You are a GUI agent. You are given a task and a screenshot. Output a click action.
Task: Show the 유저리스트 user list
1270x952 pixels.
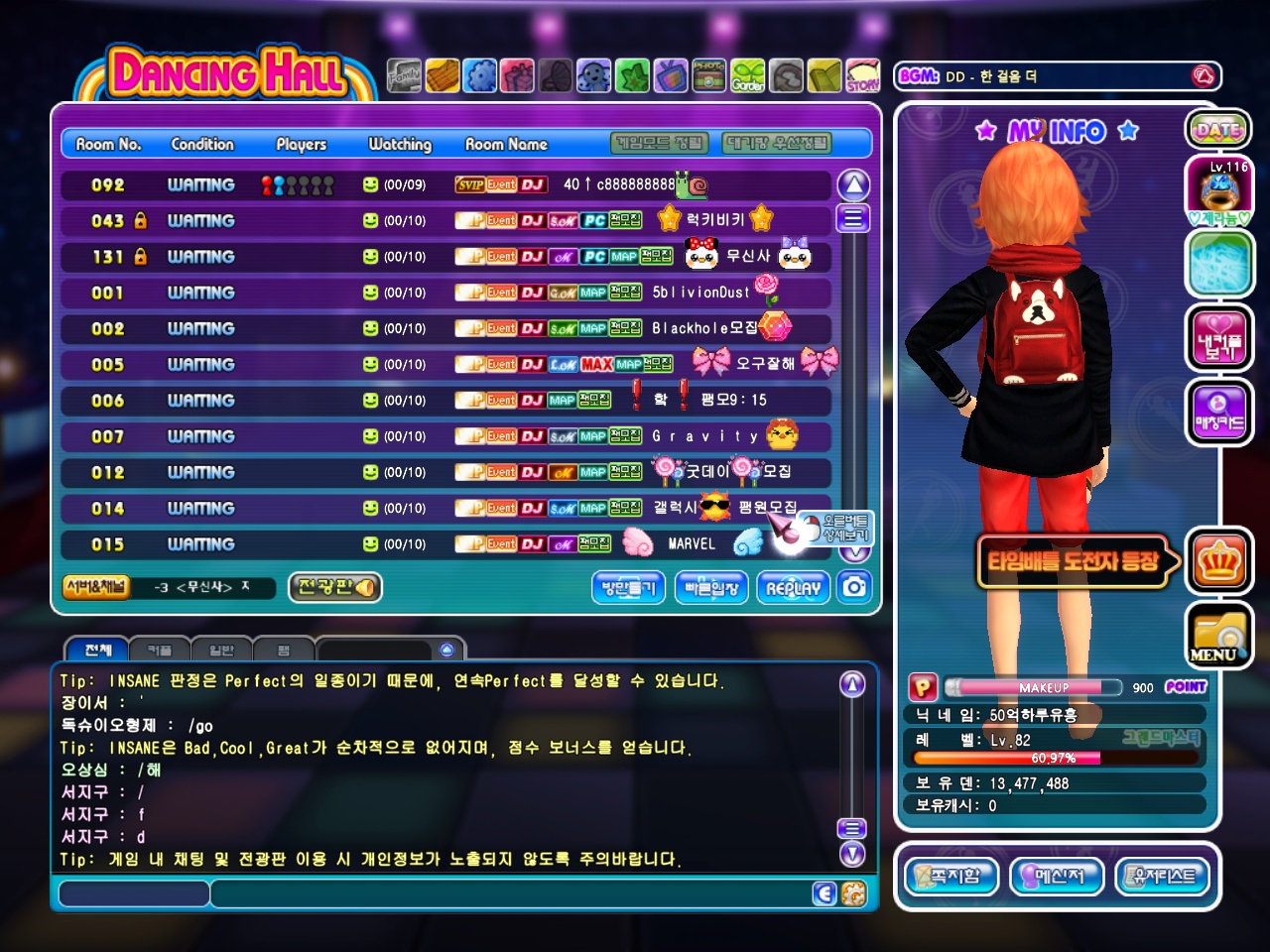pos(1163,876)
